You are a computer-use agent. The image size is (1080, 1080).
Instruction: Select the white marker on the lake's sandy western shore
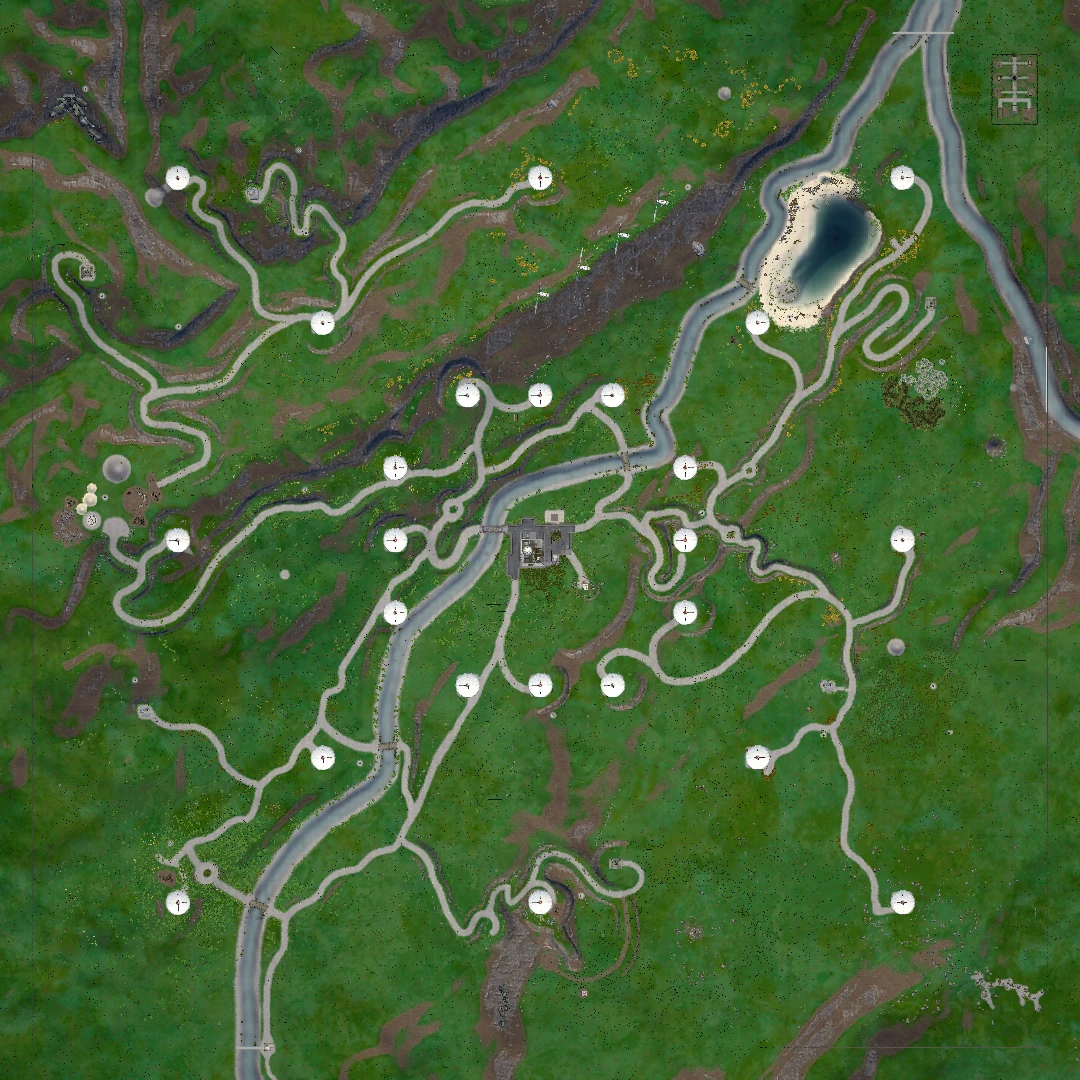757,323
